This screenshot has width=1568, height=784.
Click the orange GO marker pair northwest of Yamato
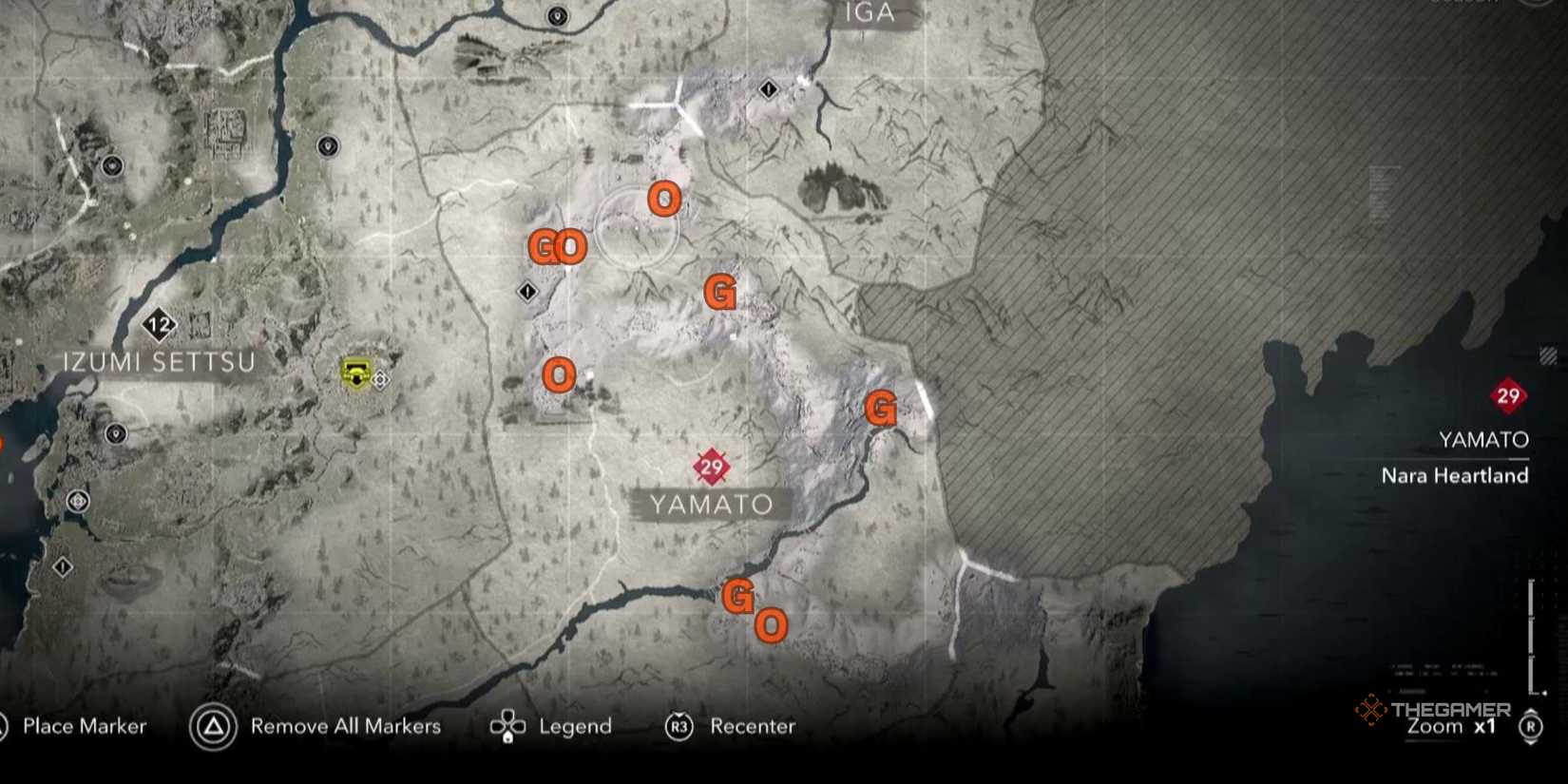pos(556,246)
